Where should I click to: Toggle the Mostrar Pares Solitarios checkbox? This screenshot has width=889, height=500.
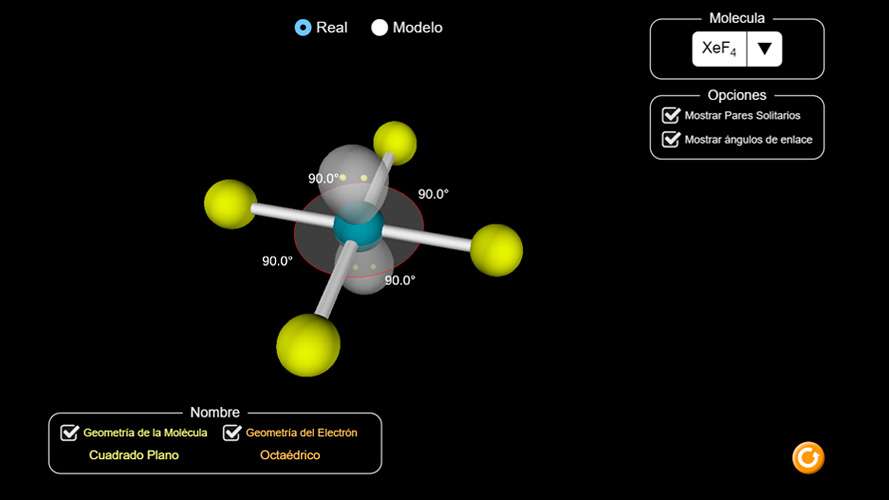(x=671, y=115)
